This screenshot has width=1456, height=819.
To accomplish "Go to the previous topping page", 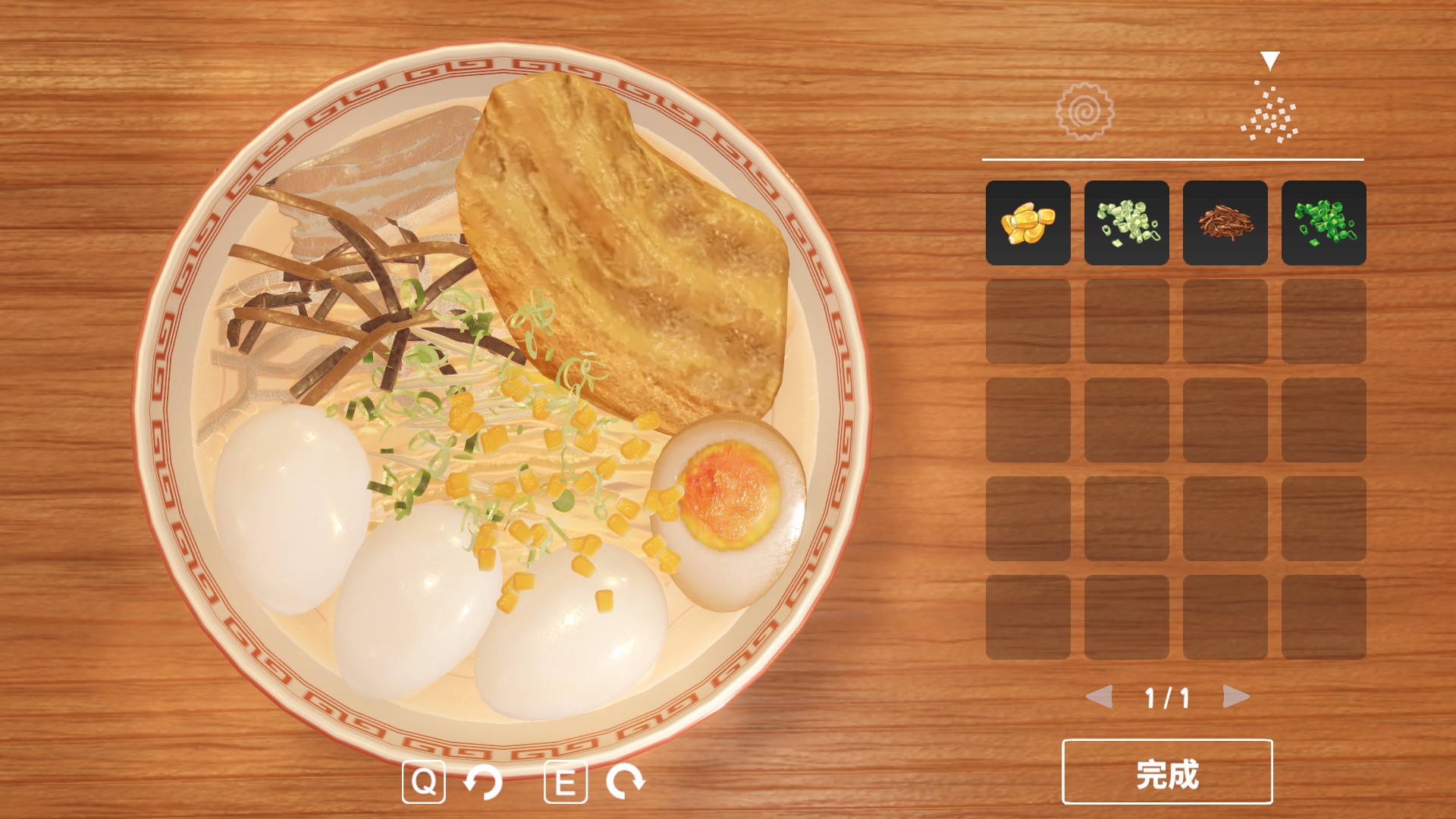I will point(1100,696).
